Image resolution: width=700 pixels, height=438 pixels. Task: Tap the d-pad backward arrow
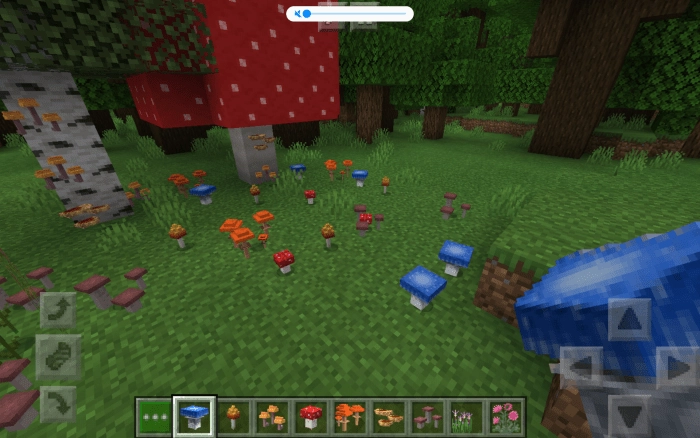point(629,414)
